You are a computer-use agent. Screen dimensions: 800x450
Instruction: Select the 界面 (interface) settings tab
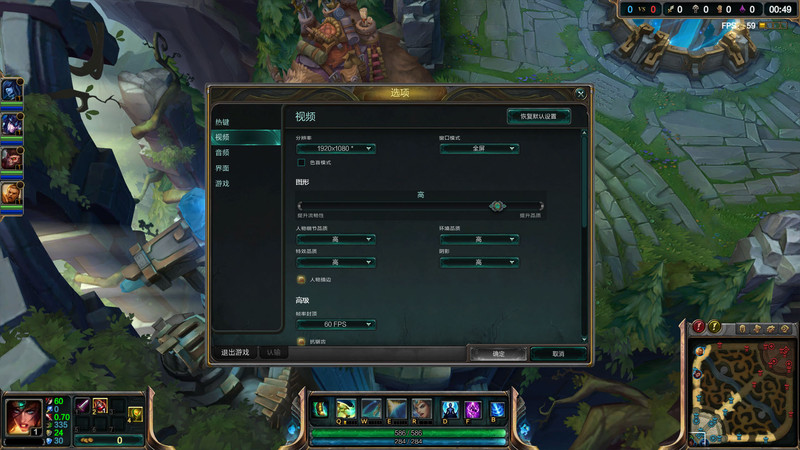tap(223, 168)
